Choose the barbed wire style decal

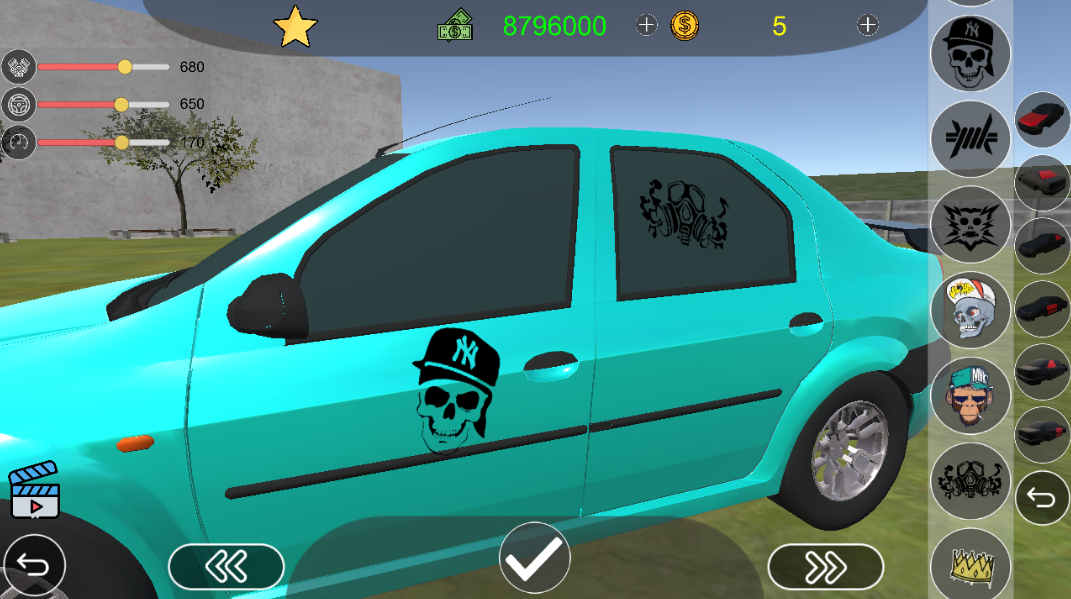tap(969, 139)
